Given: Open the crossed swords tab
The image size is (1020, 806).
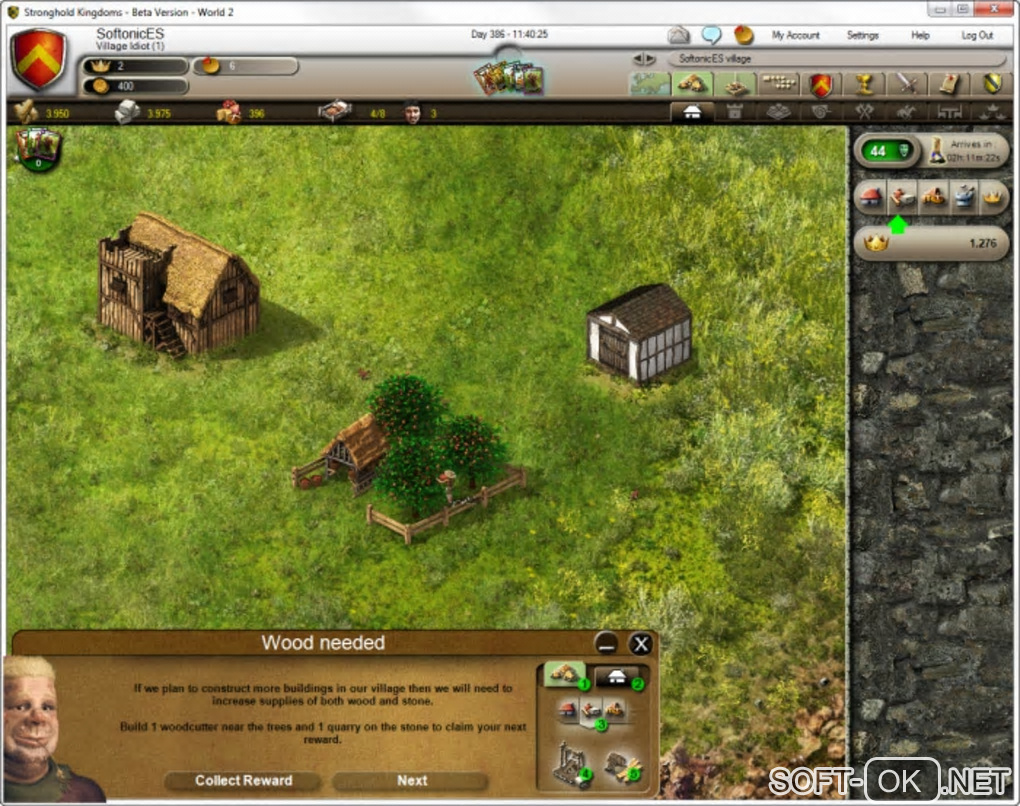Looking at the screenshot, I should tap(907, 84).
